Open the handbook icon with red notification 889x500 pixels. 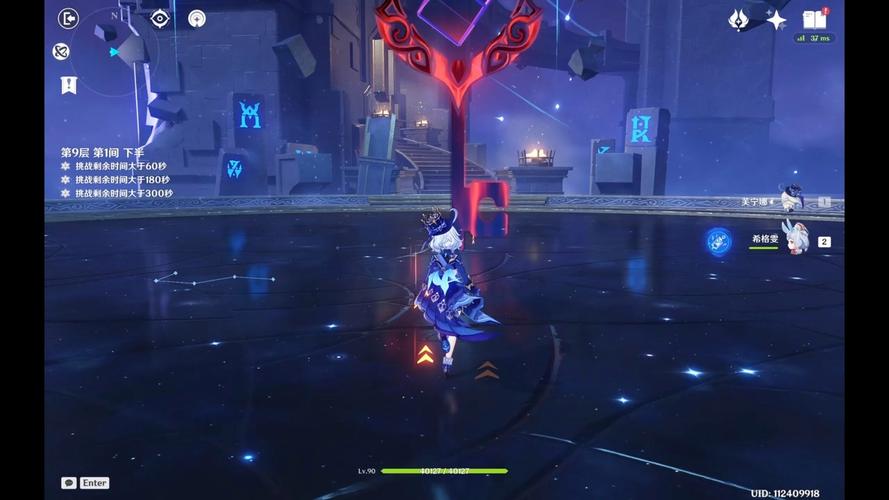(815, 19)
